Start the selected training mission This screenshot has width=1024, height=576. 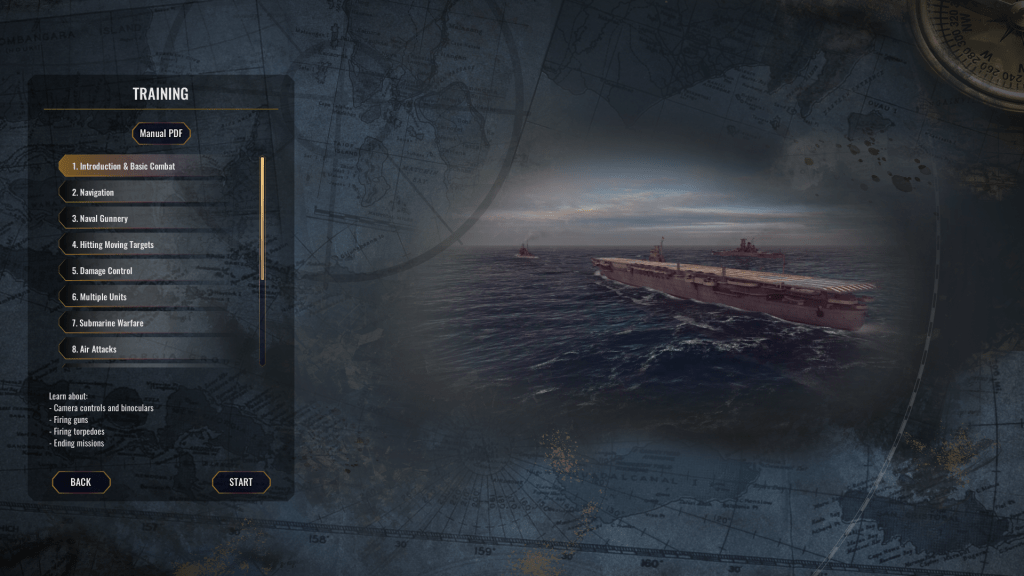tap(241, 482)
